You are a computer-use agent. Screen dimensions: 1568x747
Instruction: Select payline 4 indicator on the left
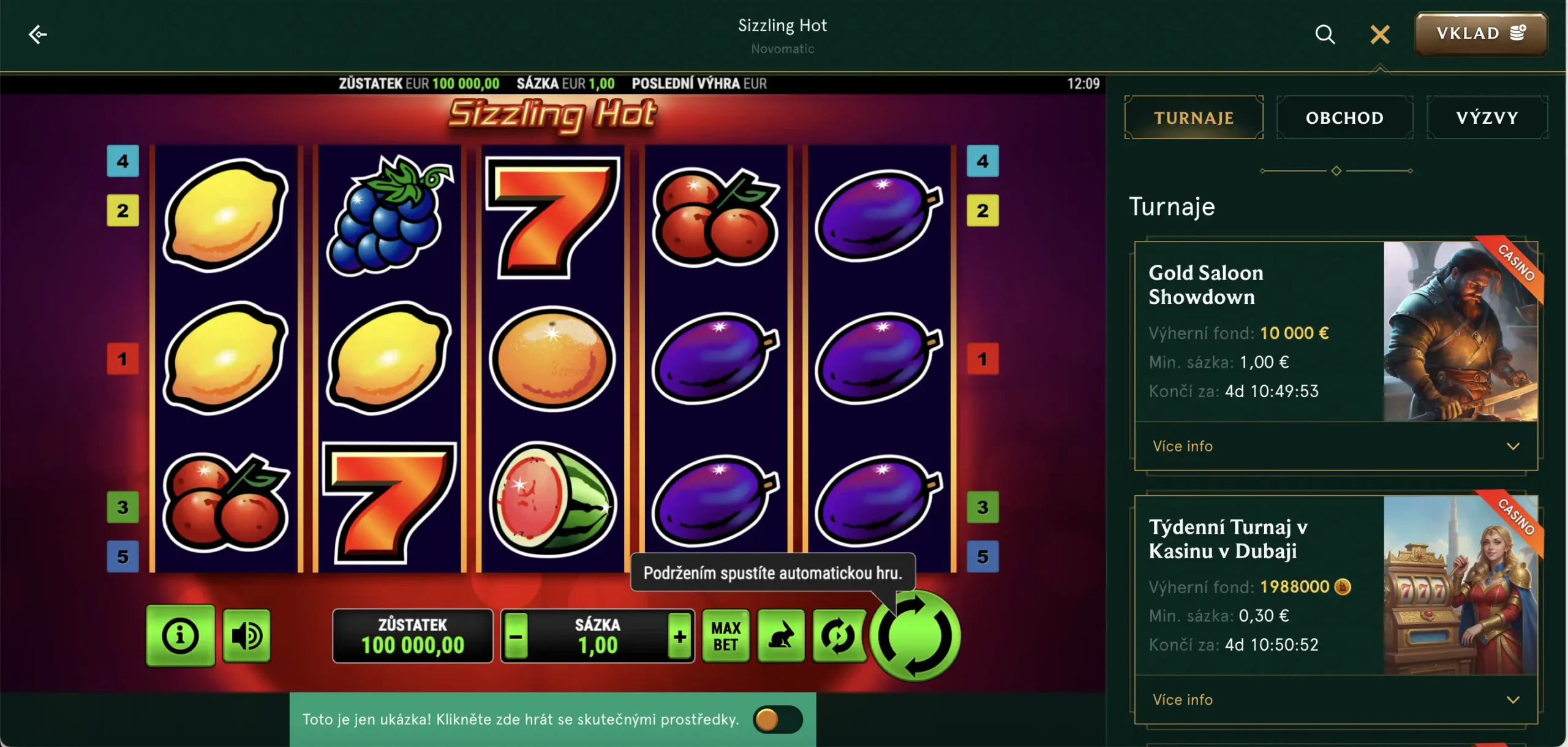123,161
